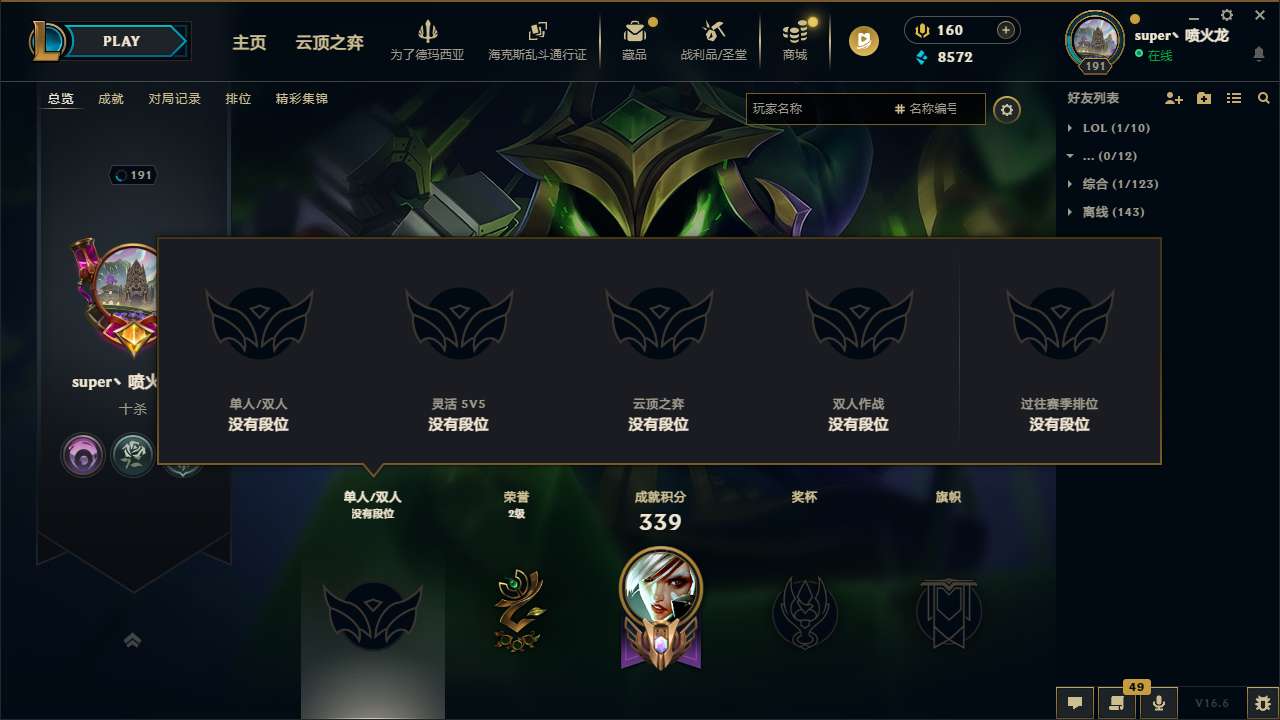Open the Store (商城) icon

[795, 40]
